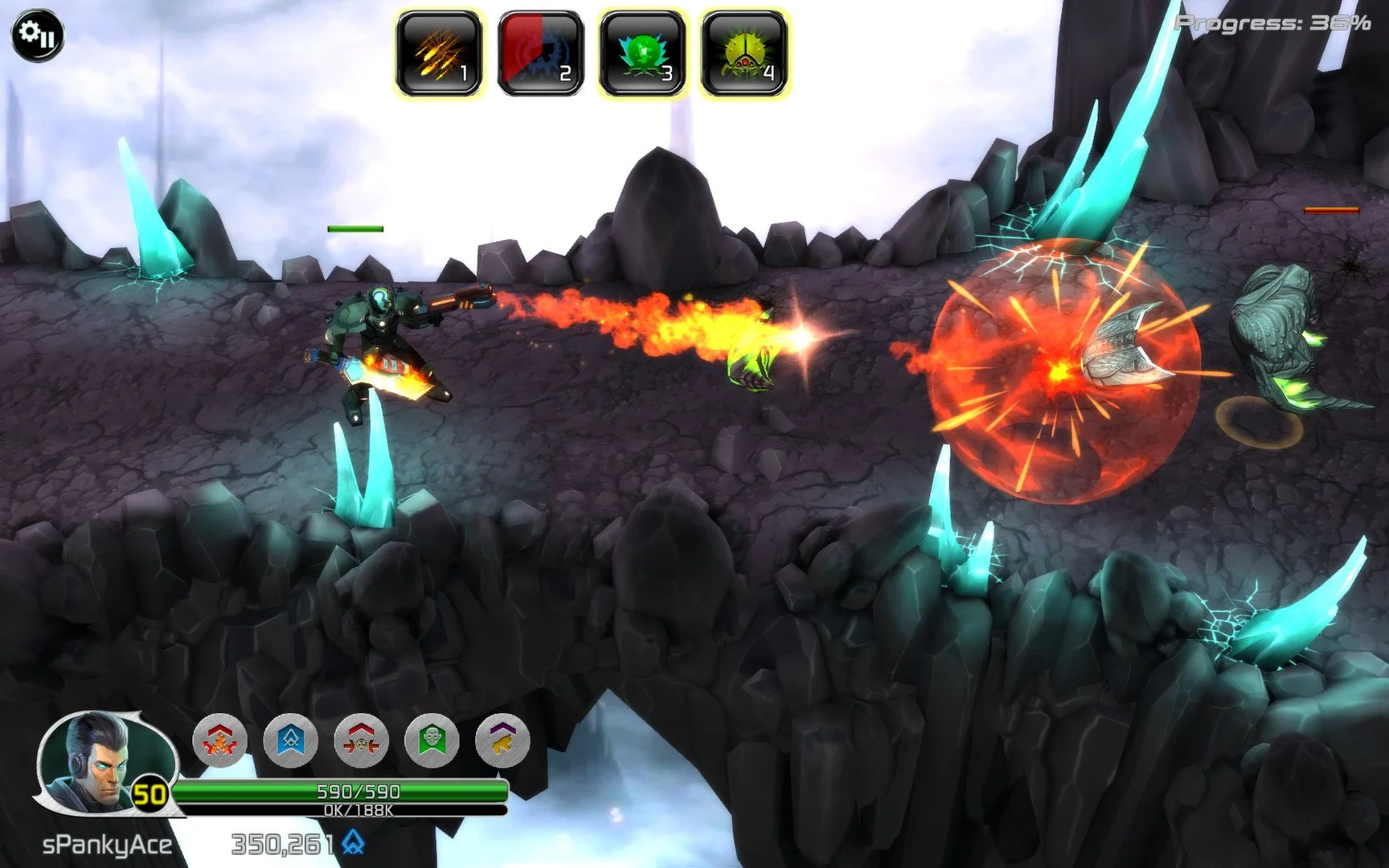Use the yellow spiked beetle ability
Screen dimensions: 1389x868
[744, 55]
